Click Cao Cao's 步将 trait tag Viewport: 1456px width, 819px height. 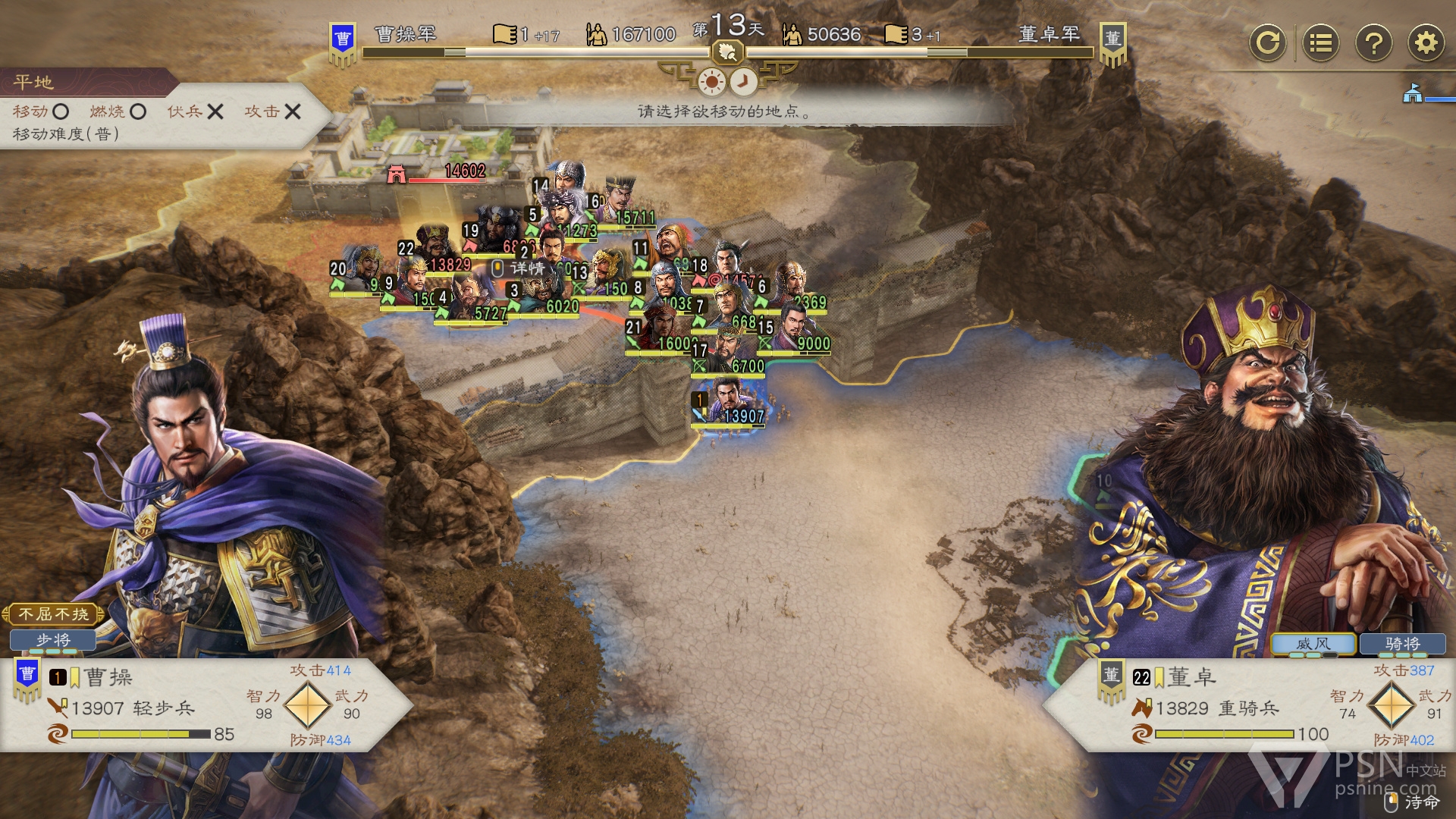53,641
